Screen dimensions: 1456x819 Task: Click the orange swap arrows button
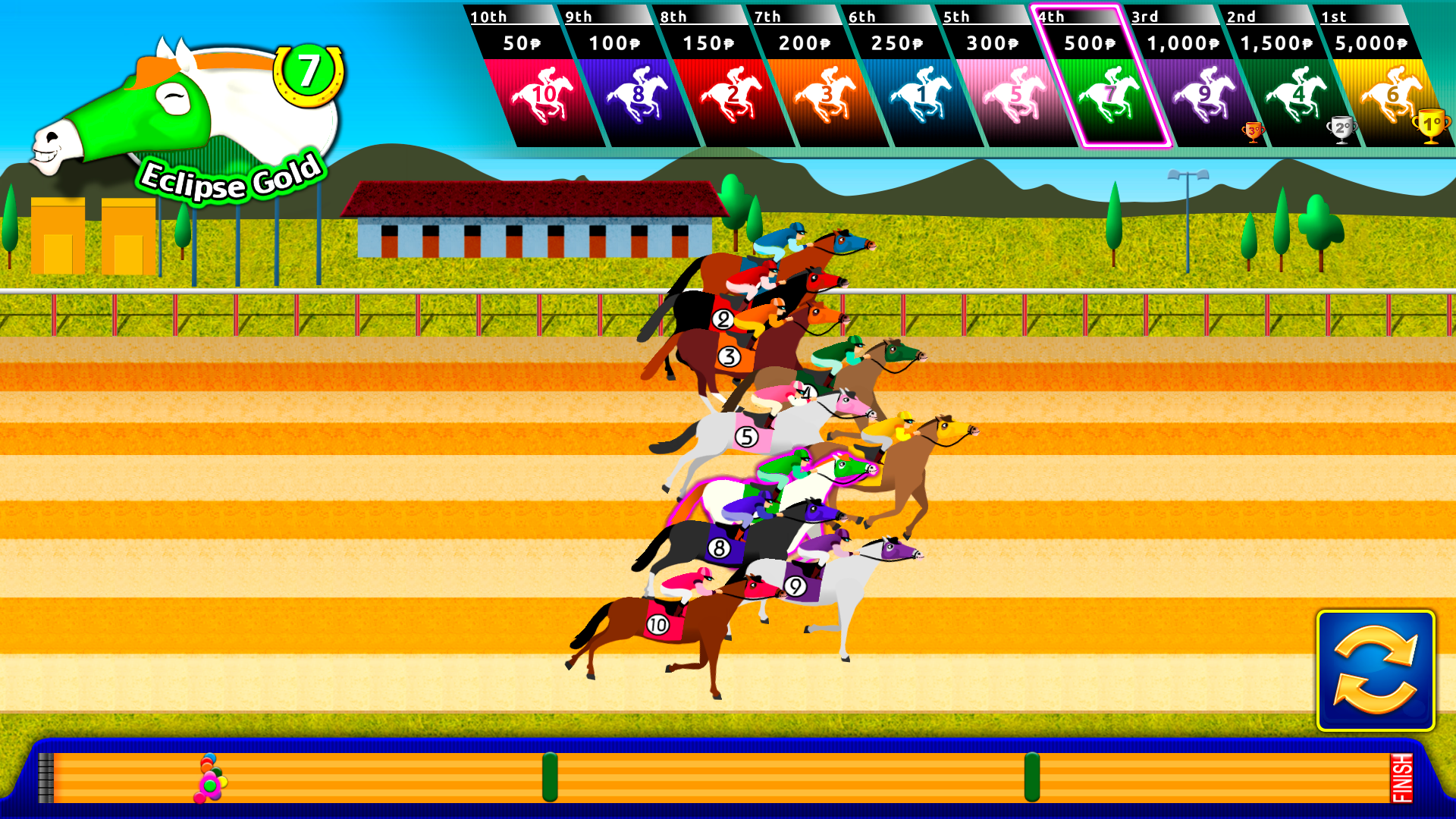click(x=1376, y=670)
